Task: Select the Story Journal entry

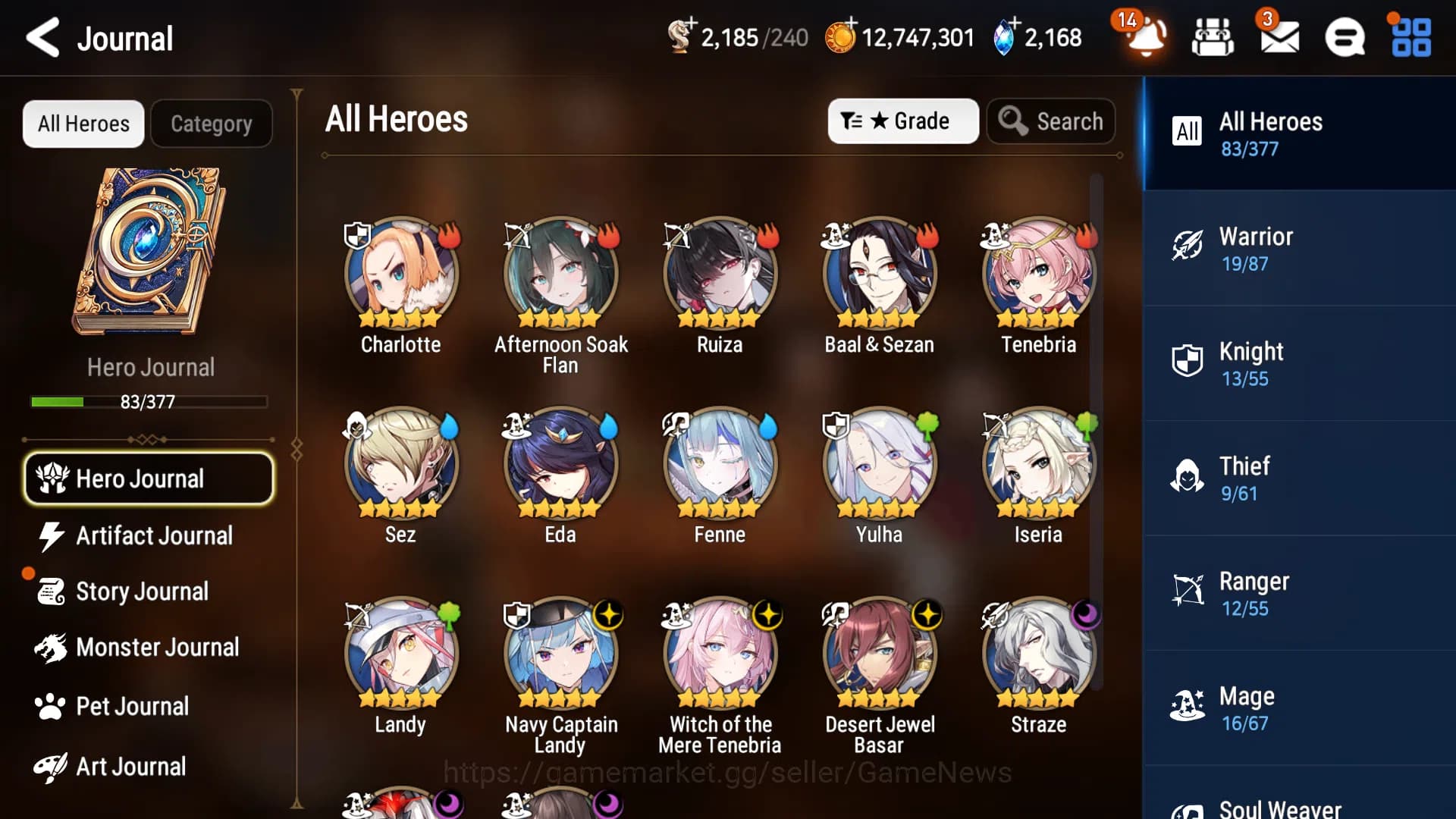Action: click(142, 591)
